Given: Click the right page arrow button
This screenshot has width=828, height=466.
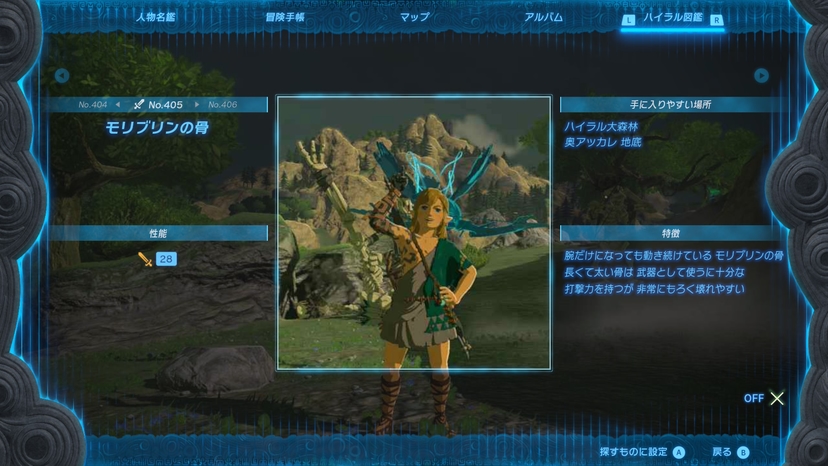Looking at the screenshot, I should tap(761, 75).
